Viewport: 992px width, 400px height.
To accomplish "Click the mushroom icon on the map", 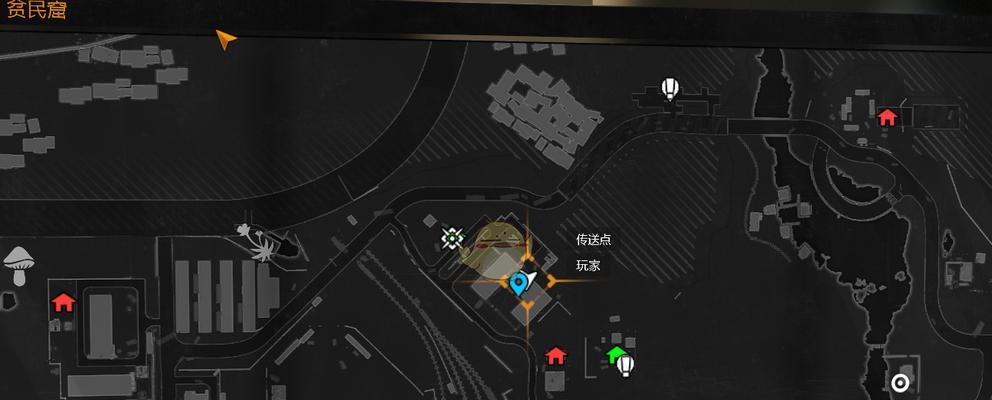I will coord(17,265).
